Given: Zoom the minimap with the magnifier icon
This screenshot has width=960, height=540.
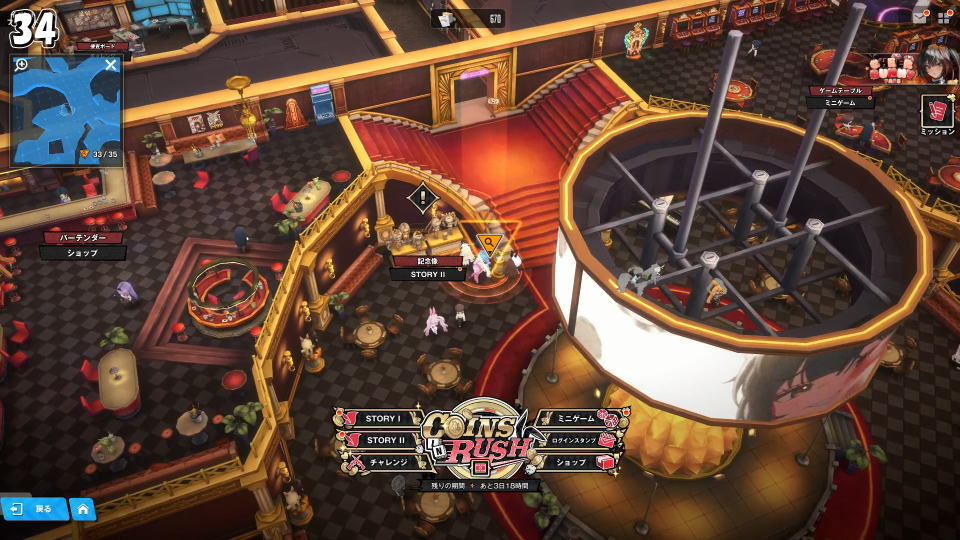Looking at the screenshot, I should 22,64.
